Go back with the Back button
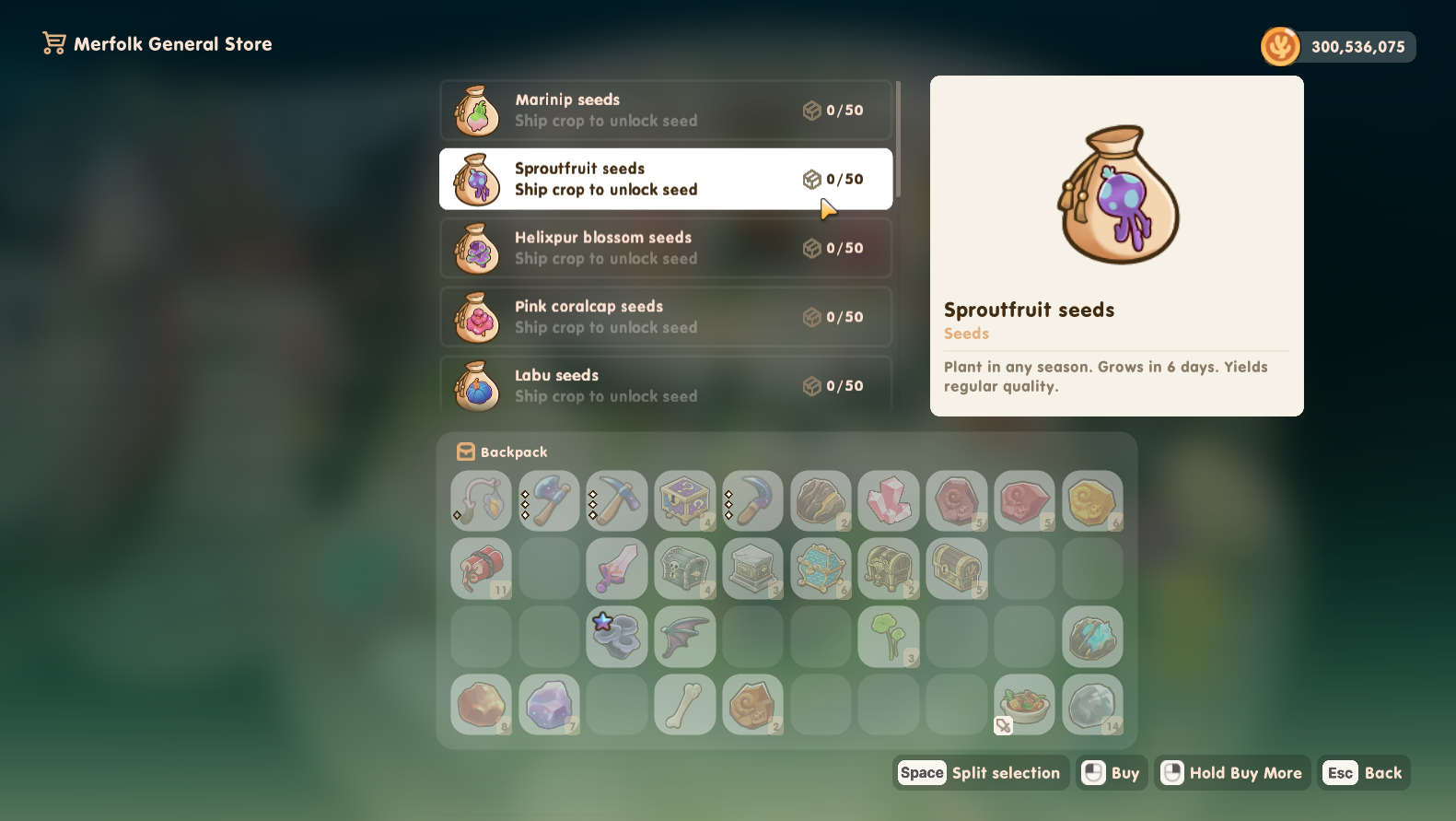The width and height of the screenshot is (1456, 821). 1364,773
